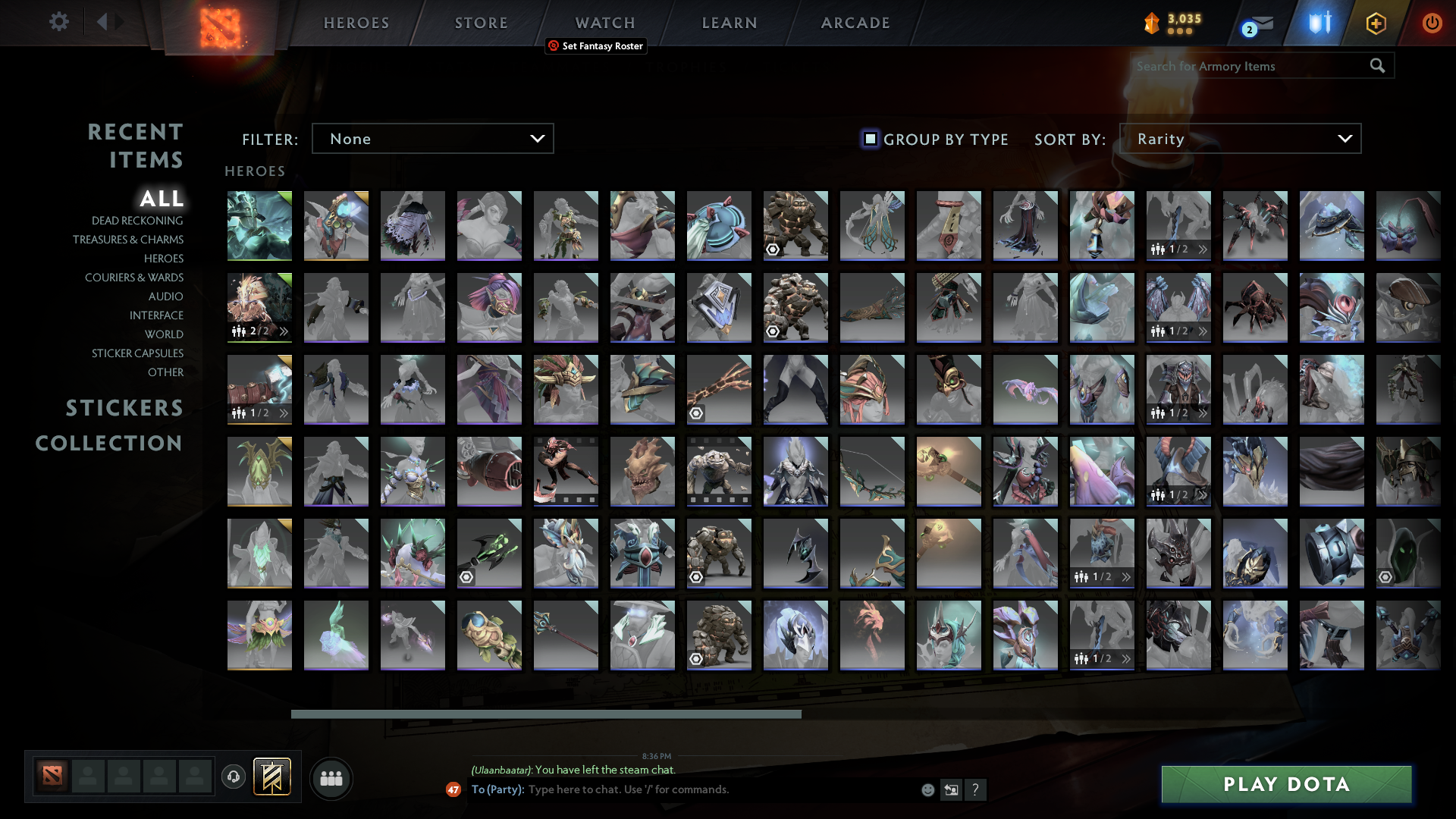Viewport: 1456px width, 819px height.
Task: Click the gold plus hexagon icon in top bar
Action: point(1375,23)
